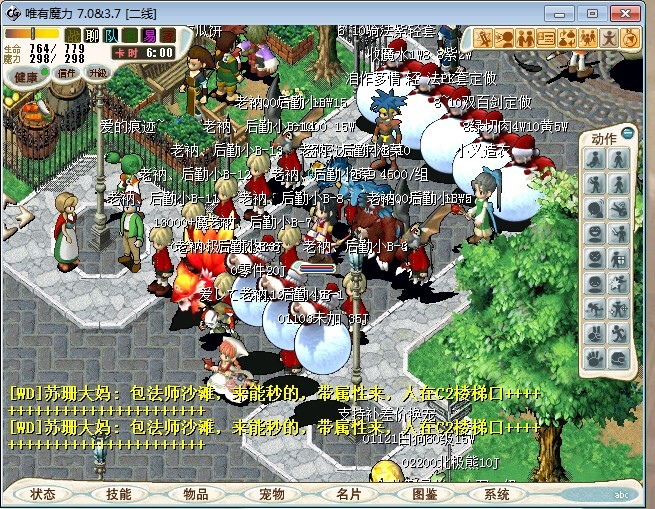Click the 升级 level-up button

tap(97, 73)
